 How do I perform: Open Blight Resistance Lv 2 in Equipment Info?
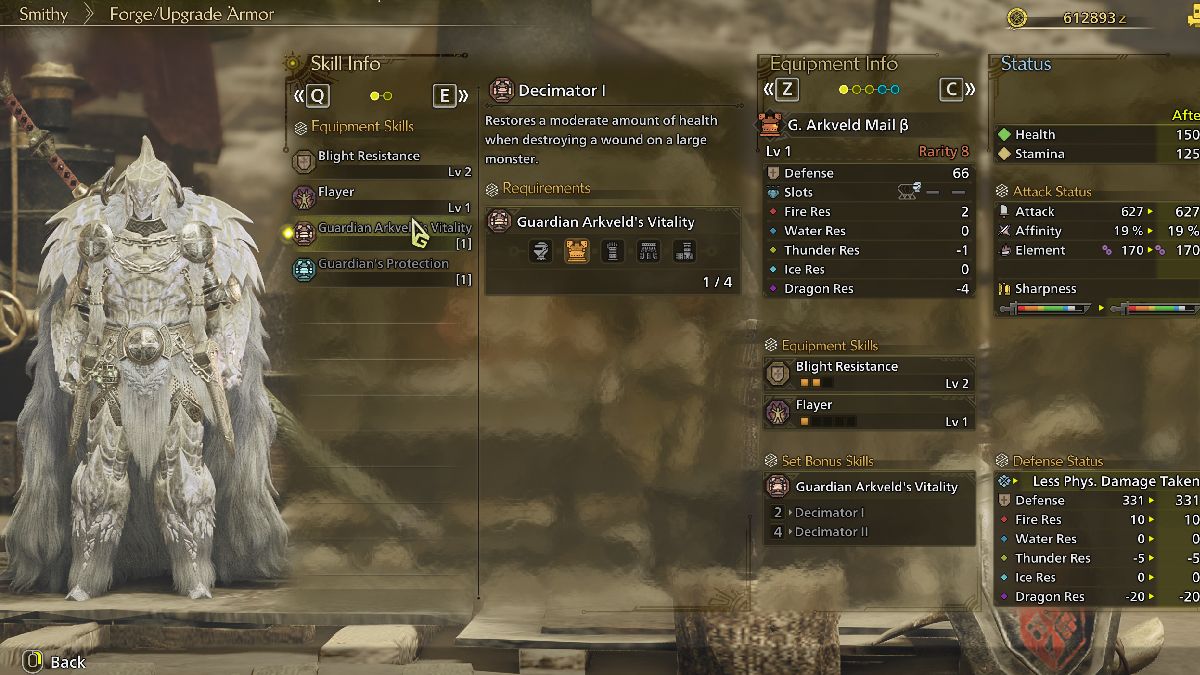[x=868, y=374]
